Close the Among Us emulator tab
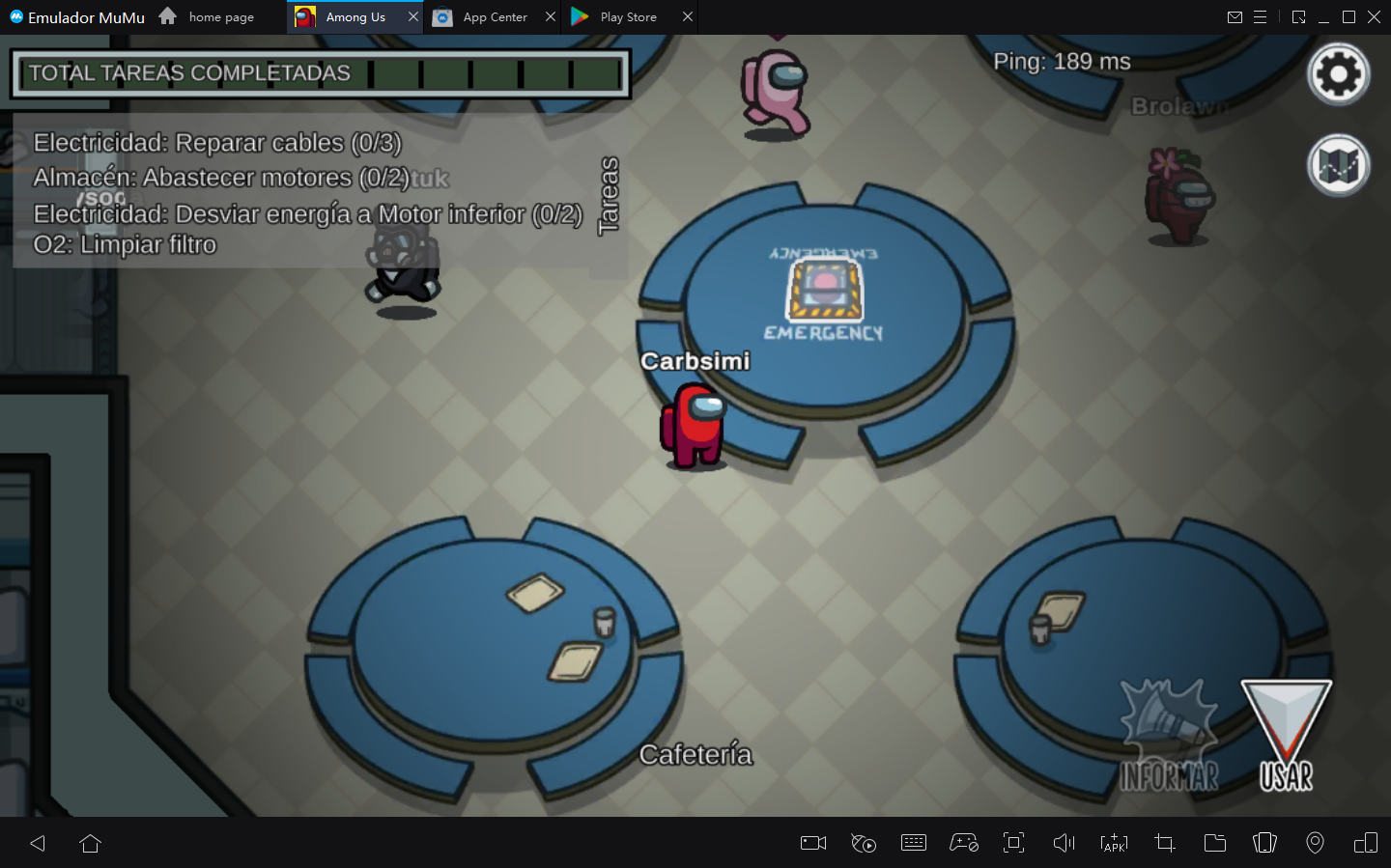 (413, 17)
